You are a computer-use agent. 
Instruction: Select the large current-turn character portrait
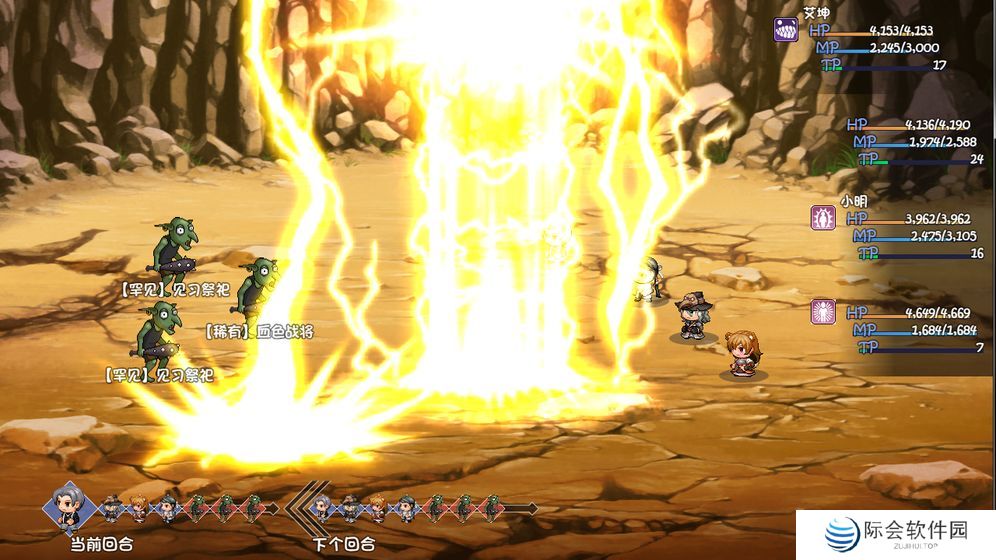70,507
